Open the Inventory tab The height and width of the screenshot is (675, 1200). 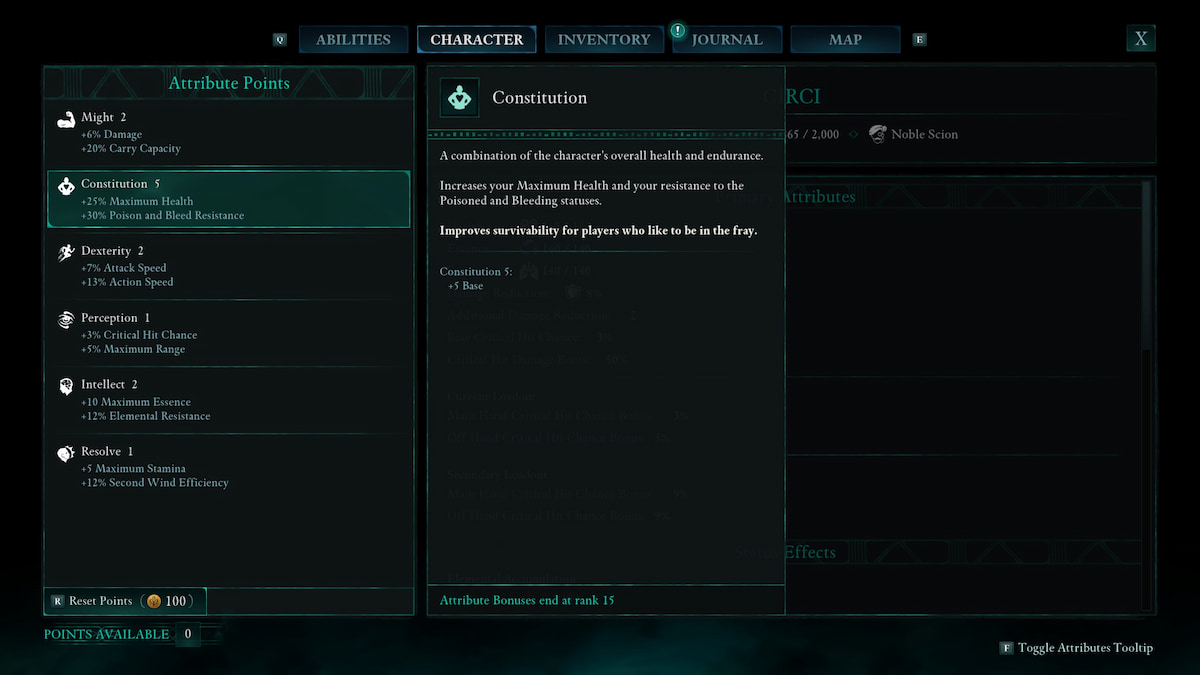coord(604,40)
